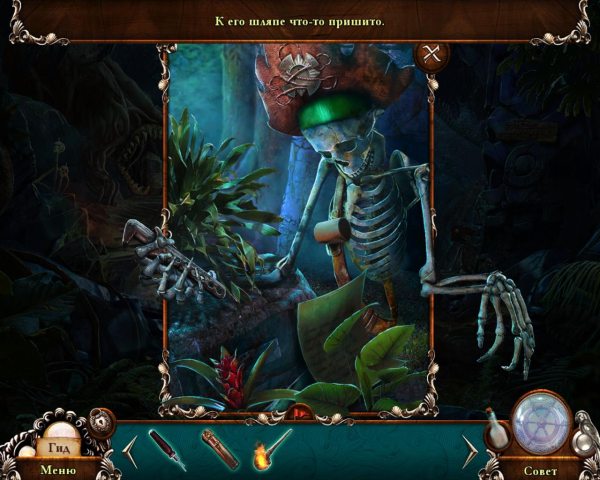This screenshot has height=480, width=600.
Task: Use the Совет hint button
Action: [542, 468]
